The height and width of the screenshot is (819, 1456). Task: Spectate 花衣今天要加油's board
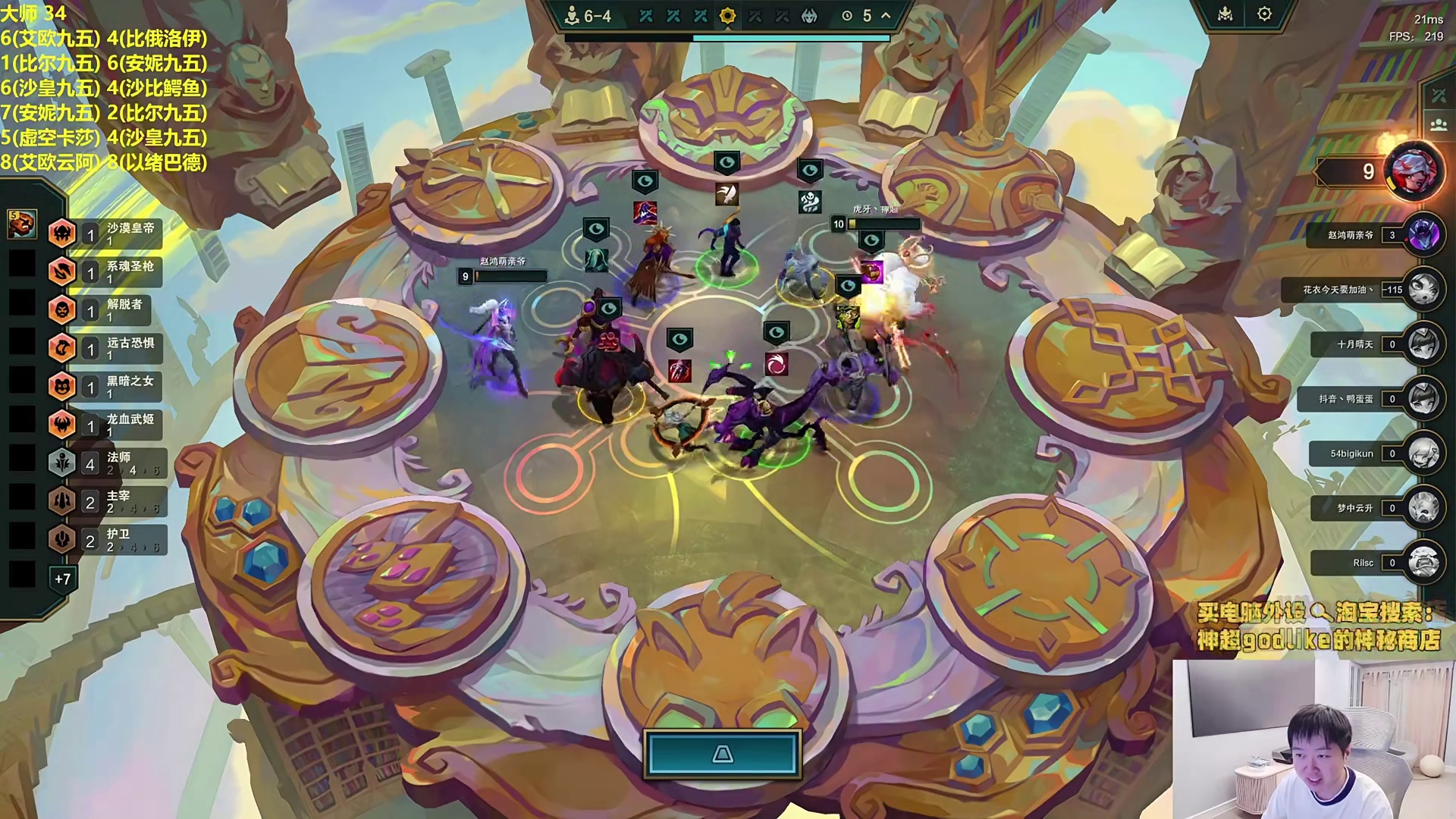[1423, 290]
